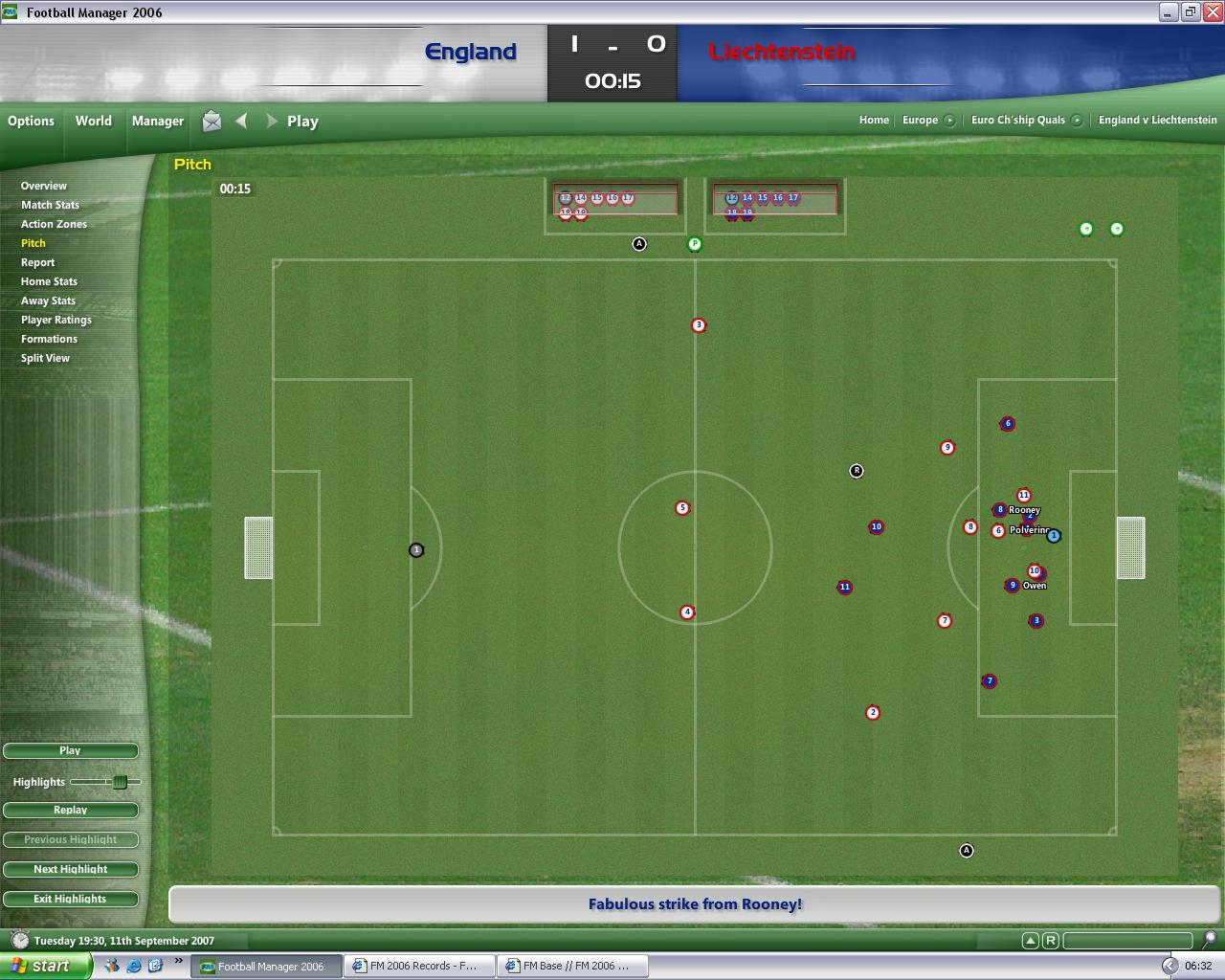Open the World menu
The width and height of the screenshot is (1225, 980).
tap(93, 121)
